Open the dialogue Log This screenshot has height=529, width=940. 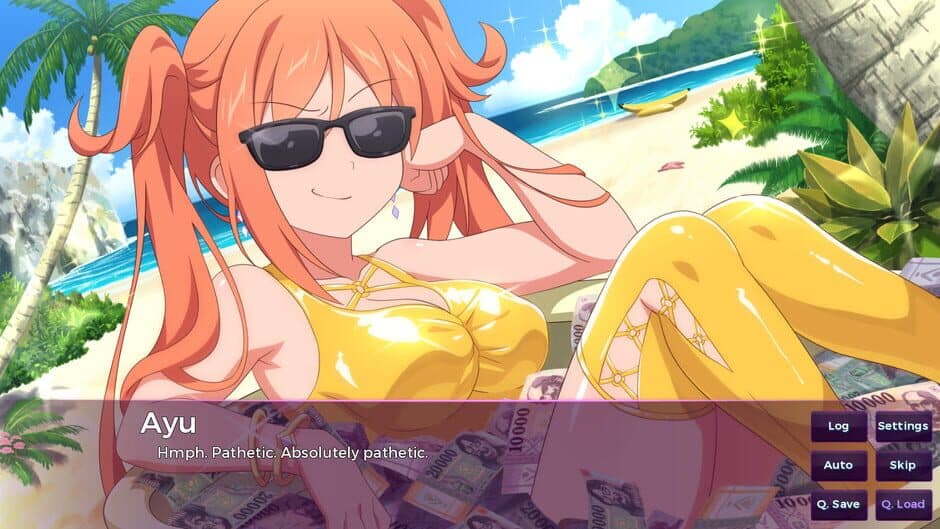838,427
